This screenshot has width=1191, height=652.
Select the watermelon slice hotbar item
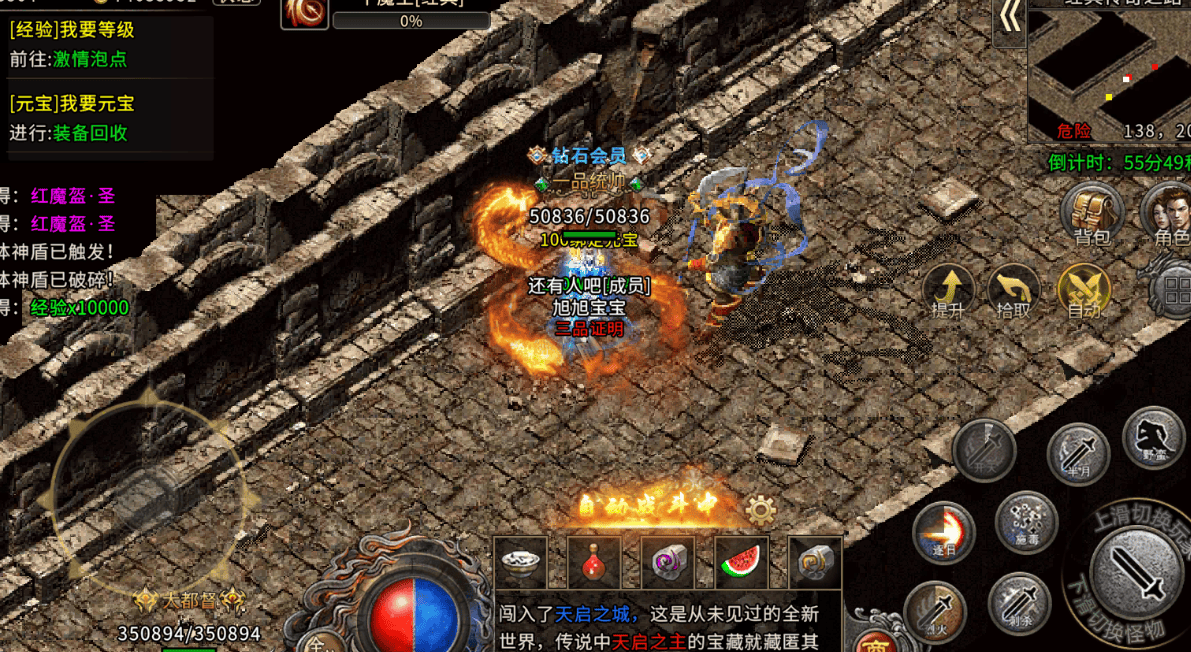[x=741, y=562]
